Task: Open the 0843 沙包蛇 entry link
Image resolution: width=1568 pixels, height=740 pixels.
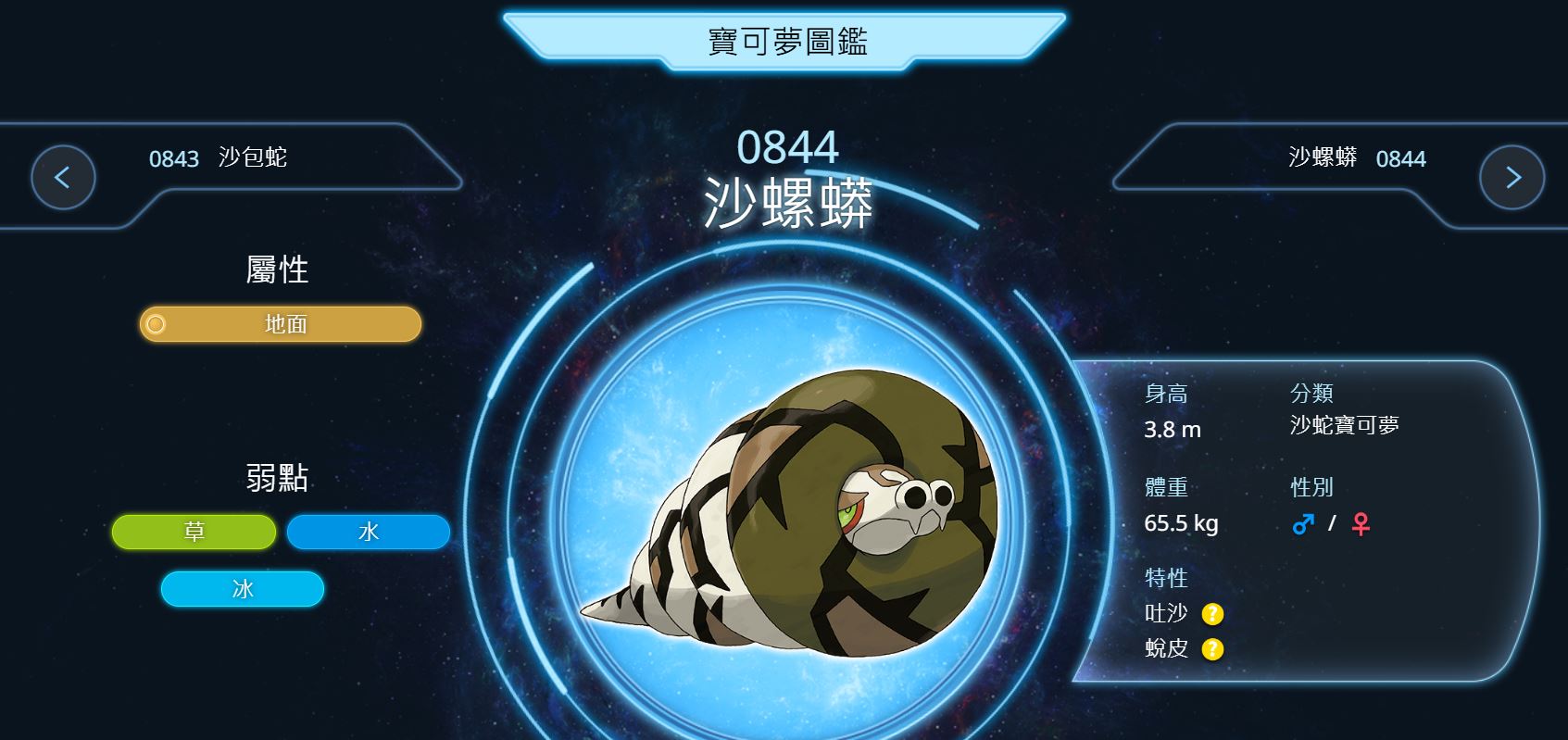Action: tap(219, 158)
